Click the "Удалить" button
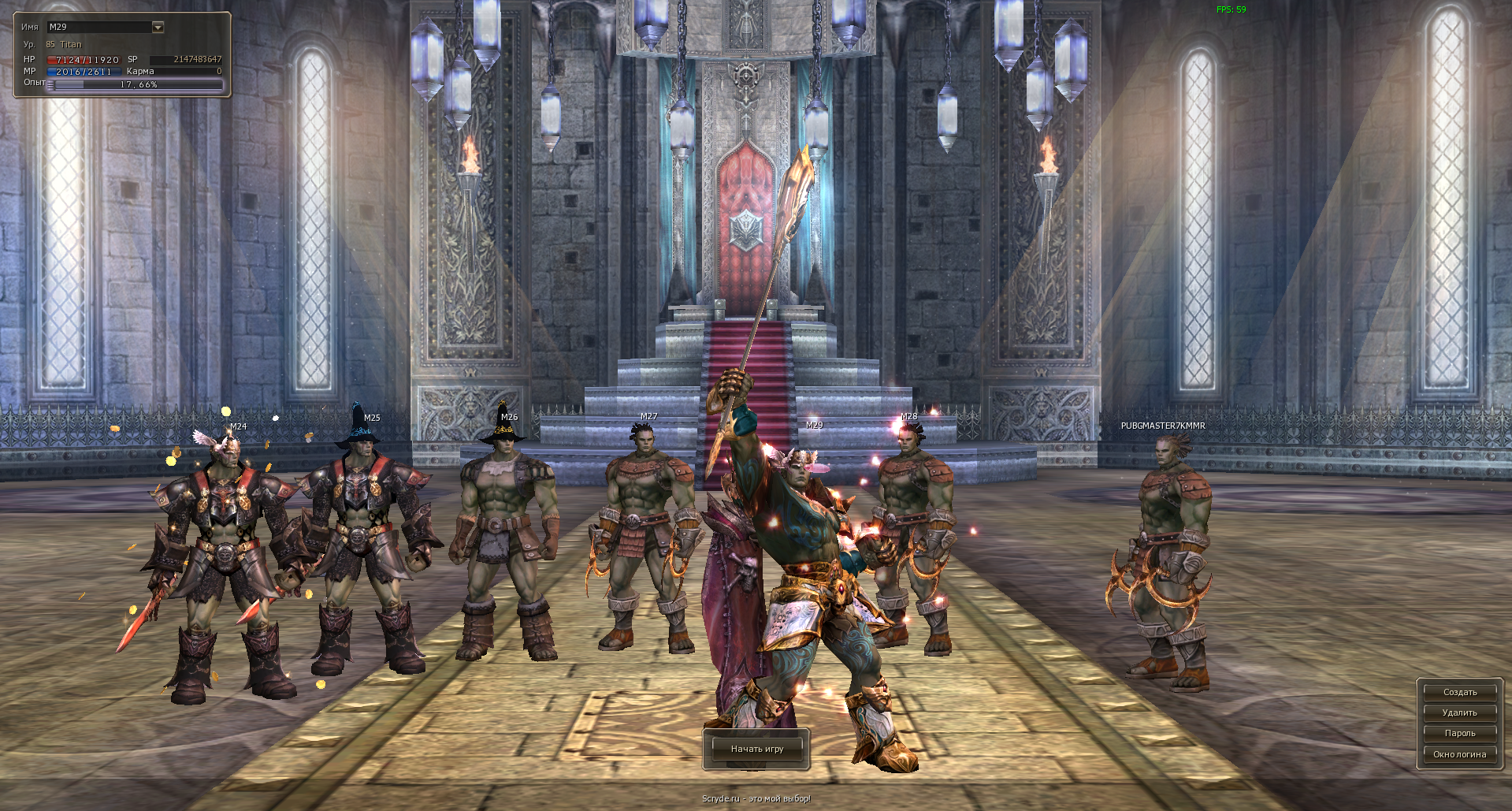The width and height of the screenshot is (1512, 811). point(1458,712)
